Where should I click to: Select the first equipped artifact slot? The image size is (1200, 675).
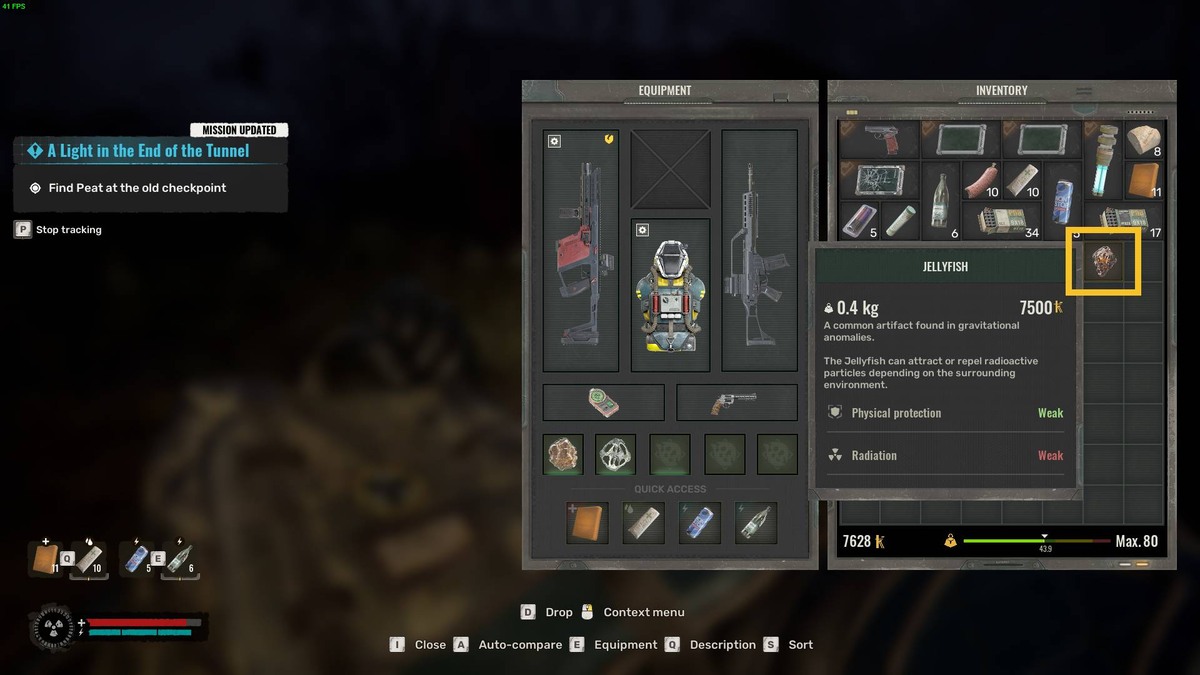tap(563, 454)
